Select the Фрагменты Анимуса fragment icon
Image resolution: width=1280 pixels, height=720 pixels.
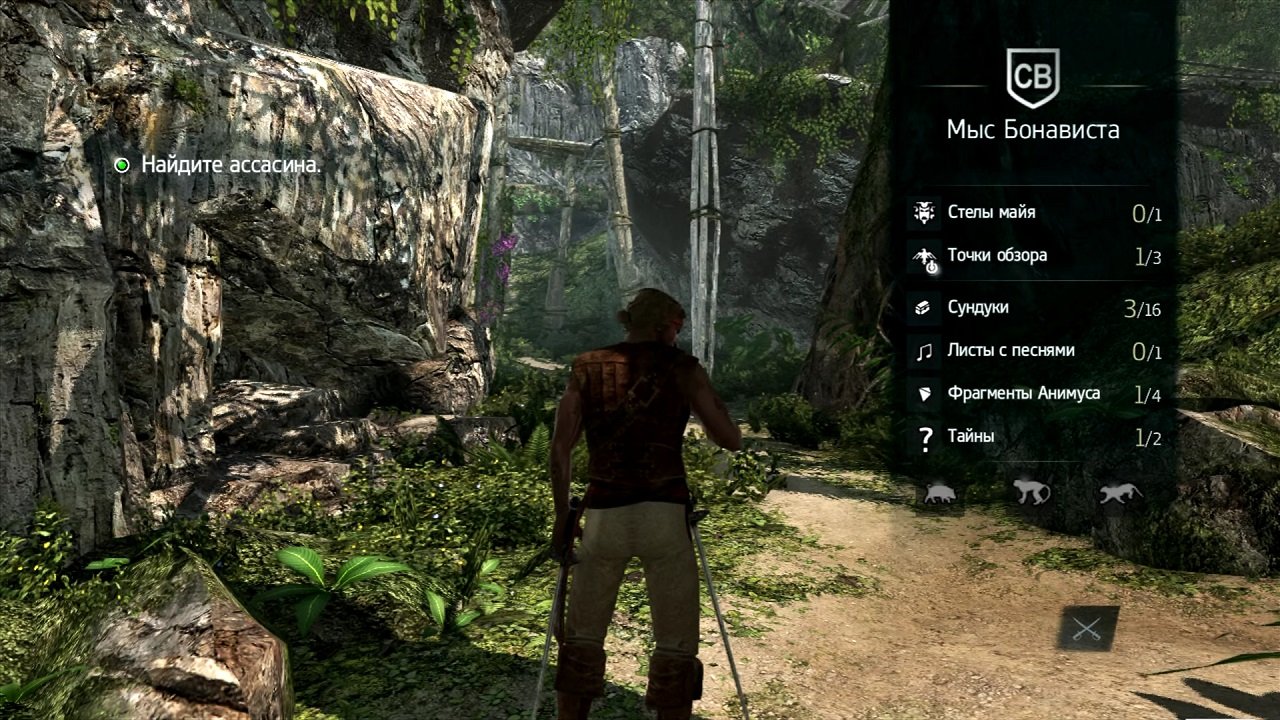coord(923,393)
